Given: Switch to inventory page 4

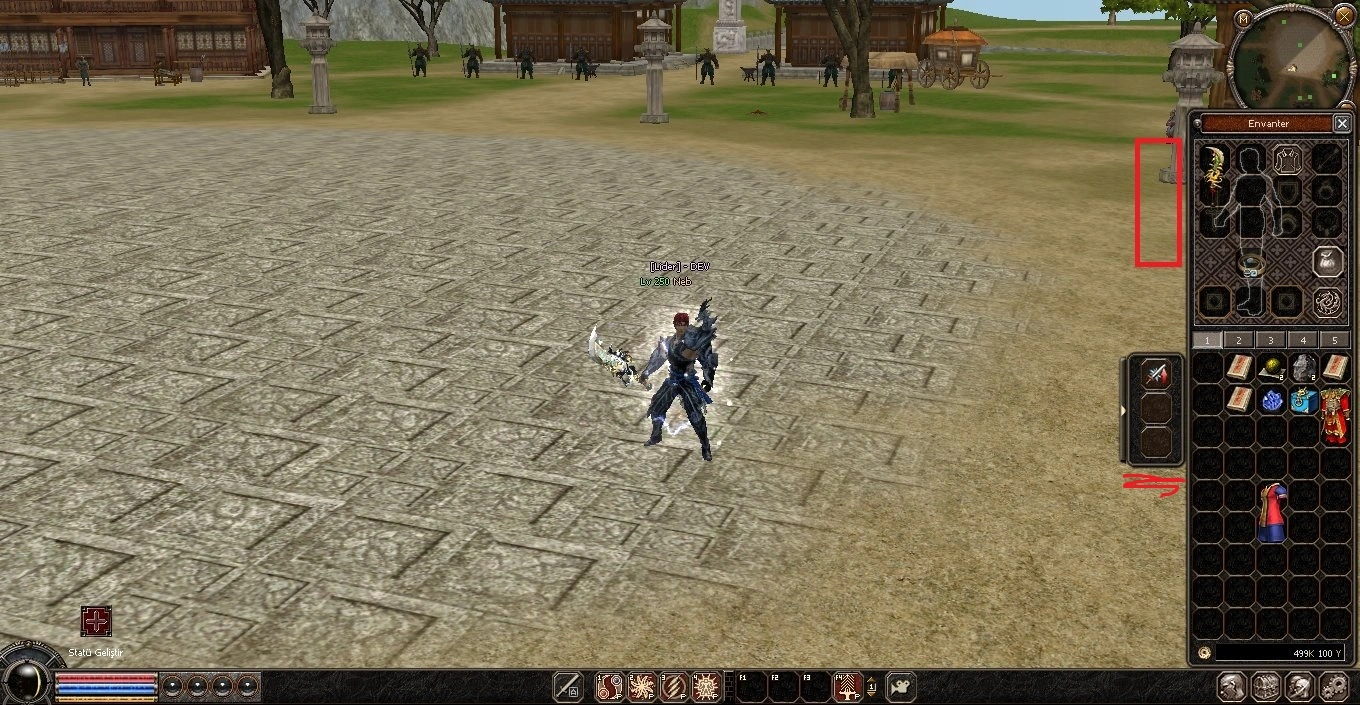Looking at the screenshot, I should 1303,340.
